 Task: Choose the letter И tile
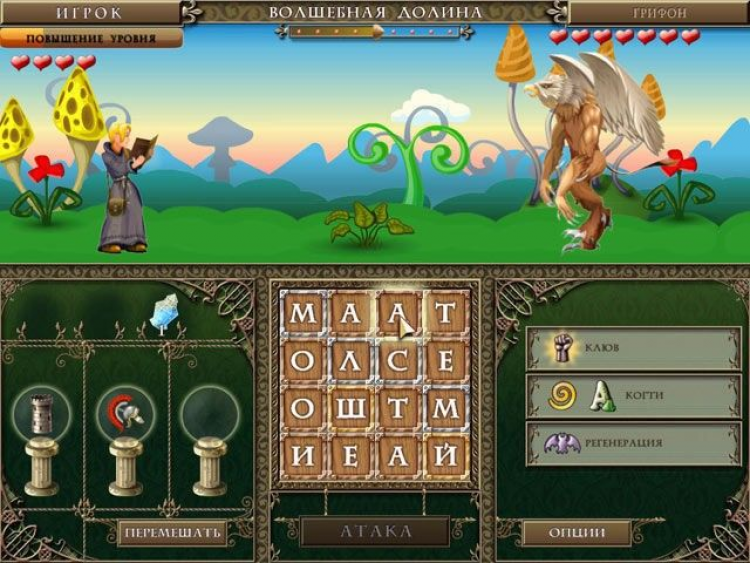(x=303, y=455)
